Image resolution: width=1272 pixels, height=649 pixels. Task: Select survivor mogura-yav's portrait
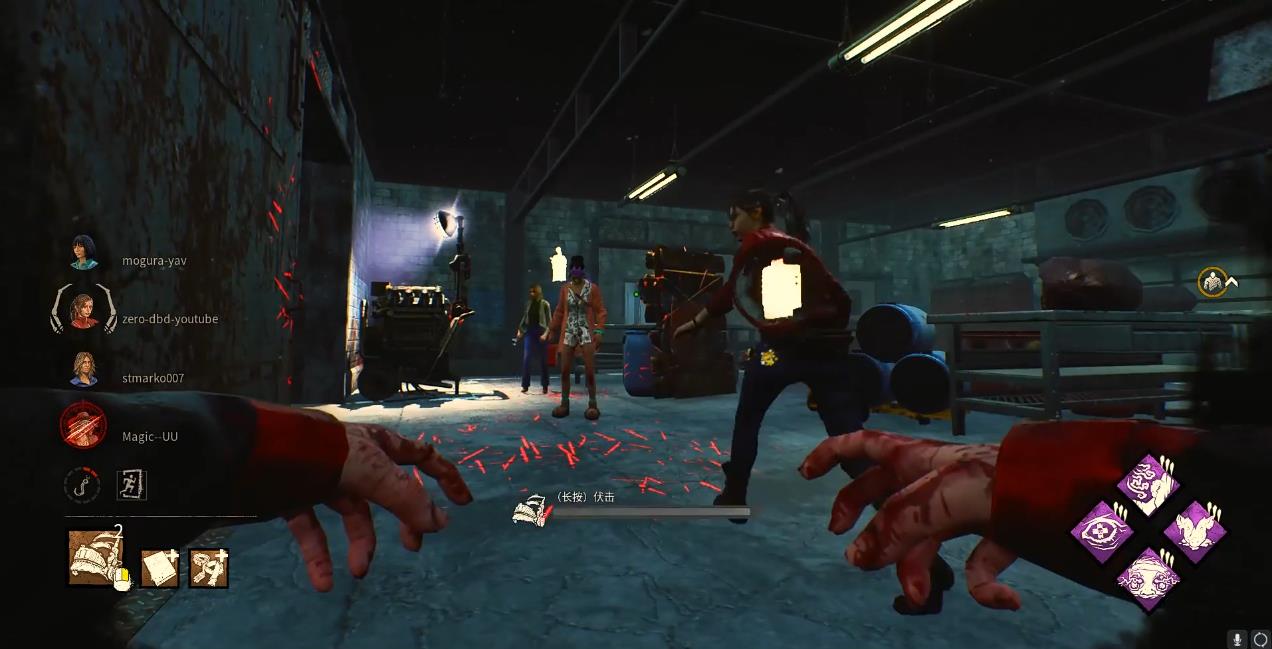tap(84, 253)
